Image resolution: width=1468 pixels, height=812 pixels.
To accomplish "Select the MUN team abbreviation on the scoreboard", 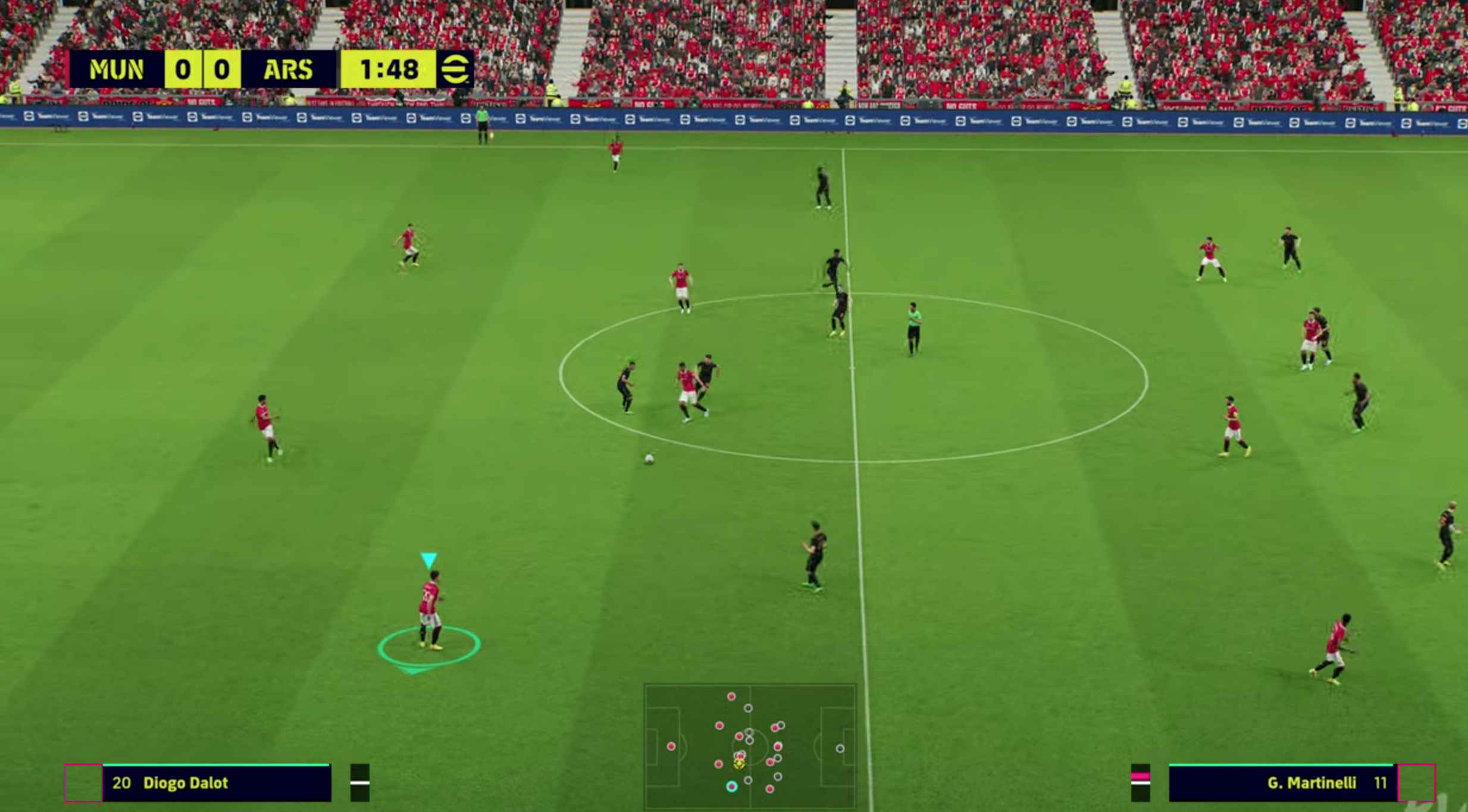I will (116, 70).
